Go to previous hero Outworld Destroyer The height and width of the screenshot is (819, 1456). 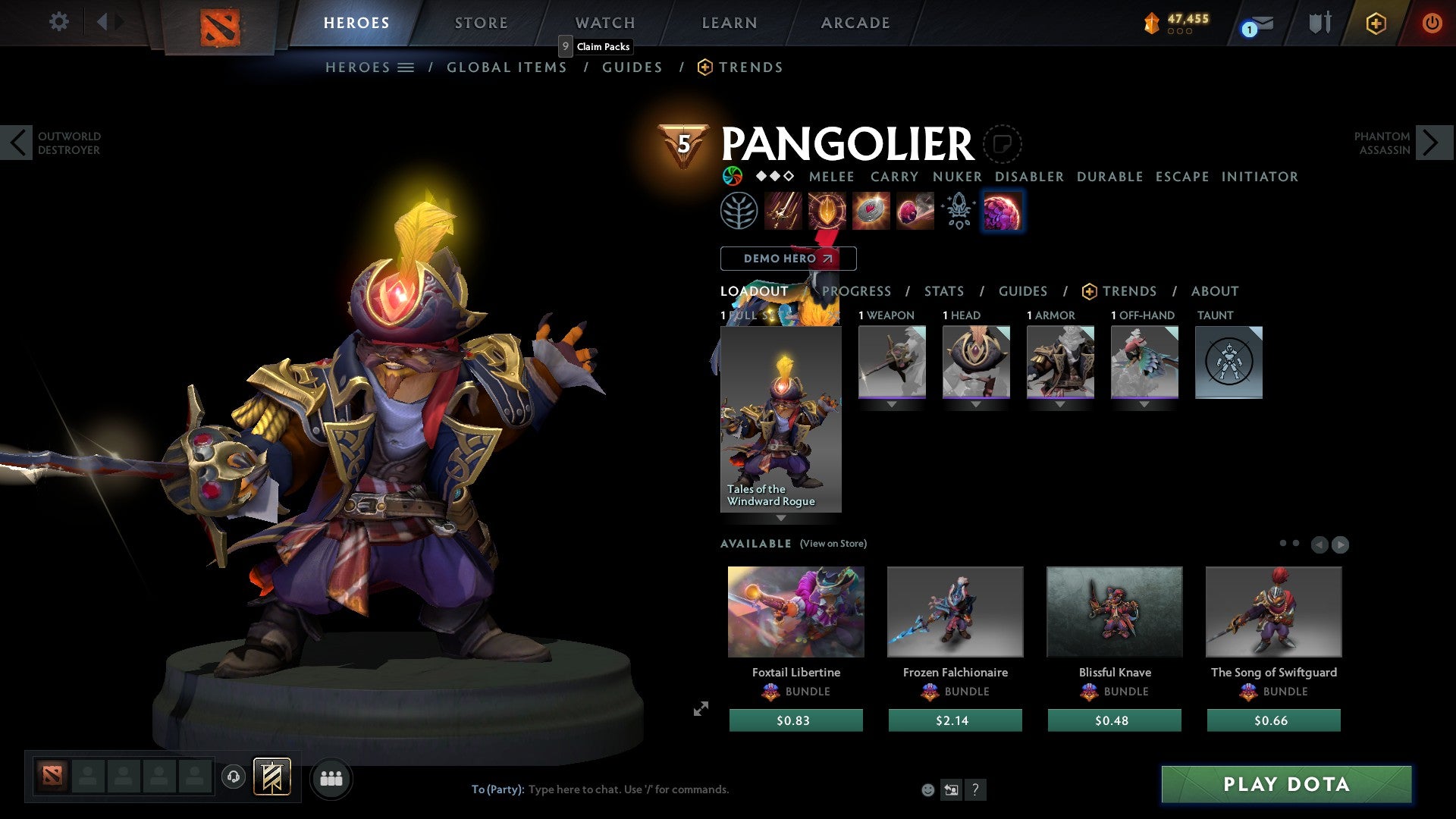tap(17, 143)
